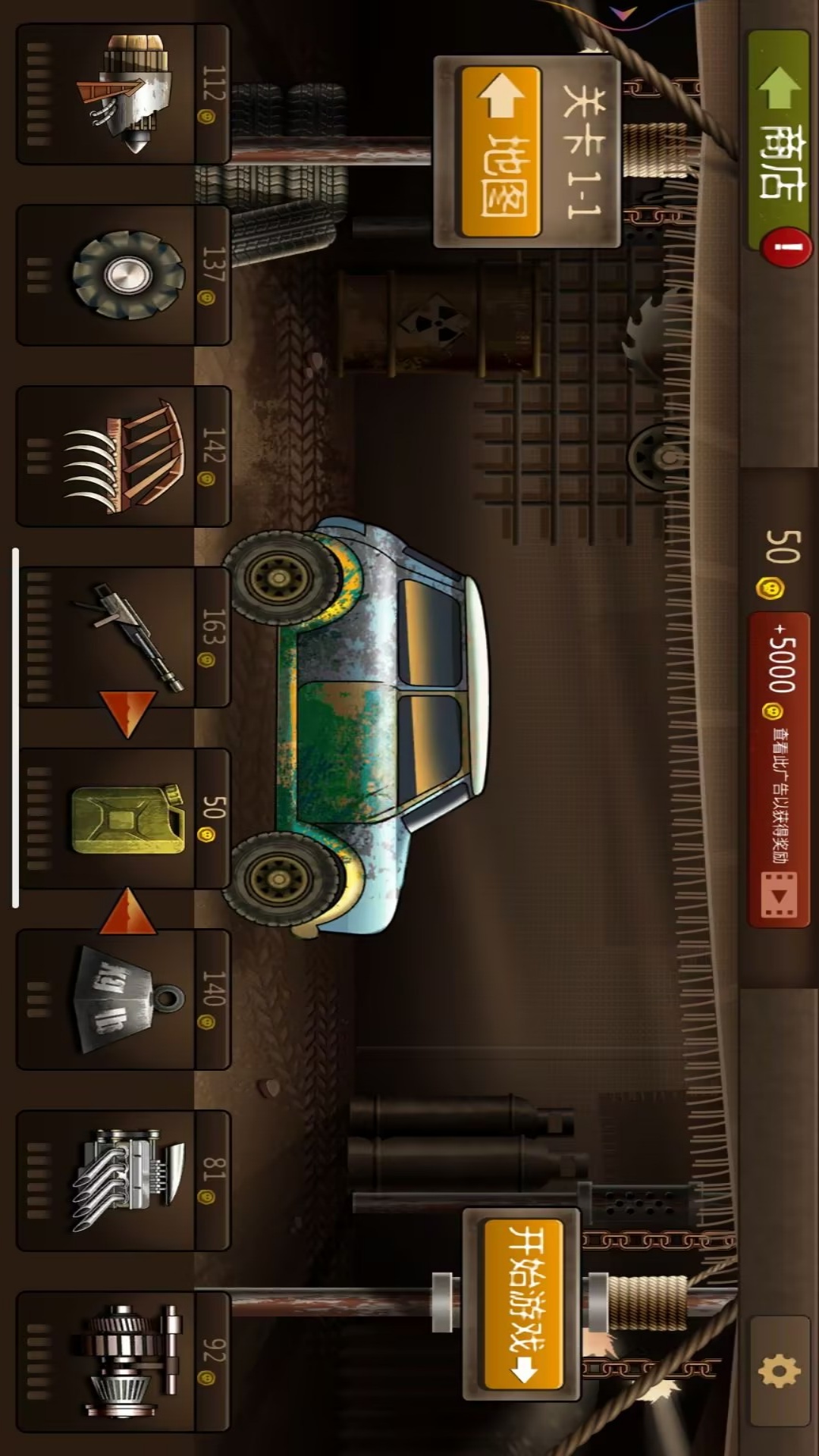This screenshot has width=819, height=1456.
Task: Choose the iron weight upgrade for 140
Action: click(x=123, y=999)
